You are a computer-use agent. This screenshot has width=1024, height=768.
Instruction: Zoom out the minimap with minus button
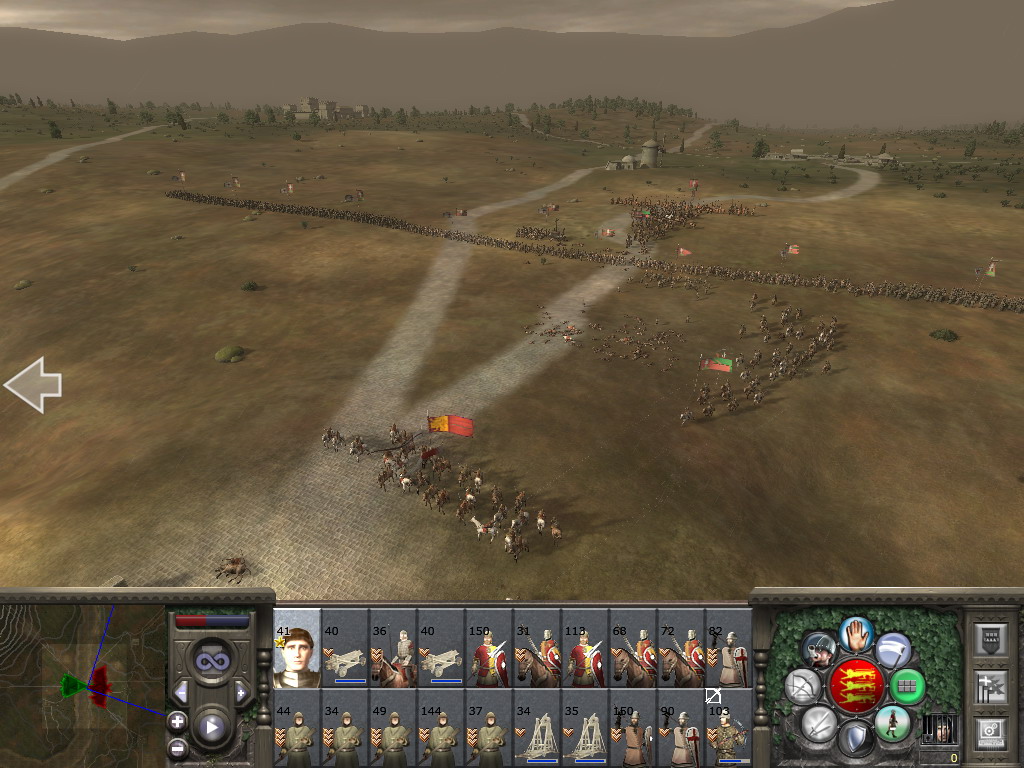point(177,747)
